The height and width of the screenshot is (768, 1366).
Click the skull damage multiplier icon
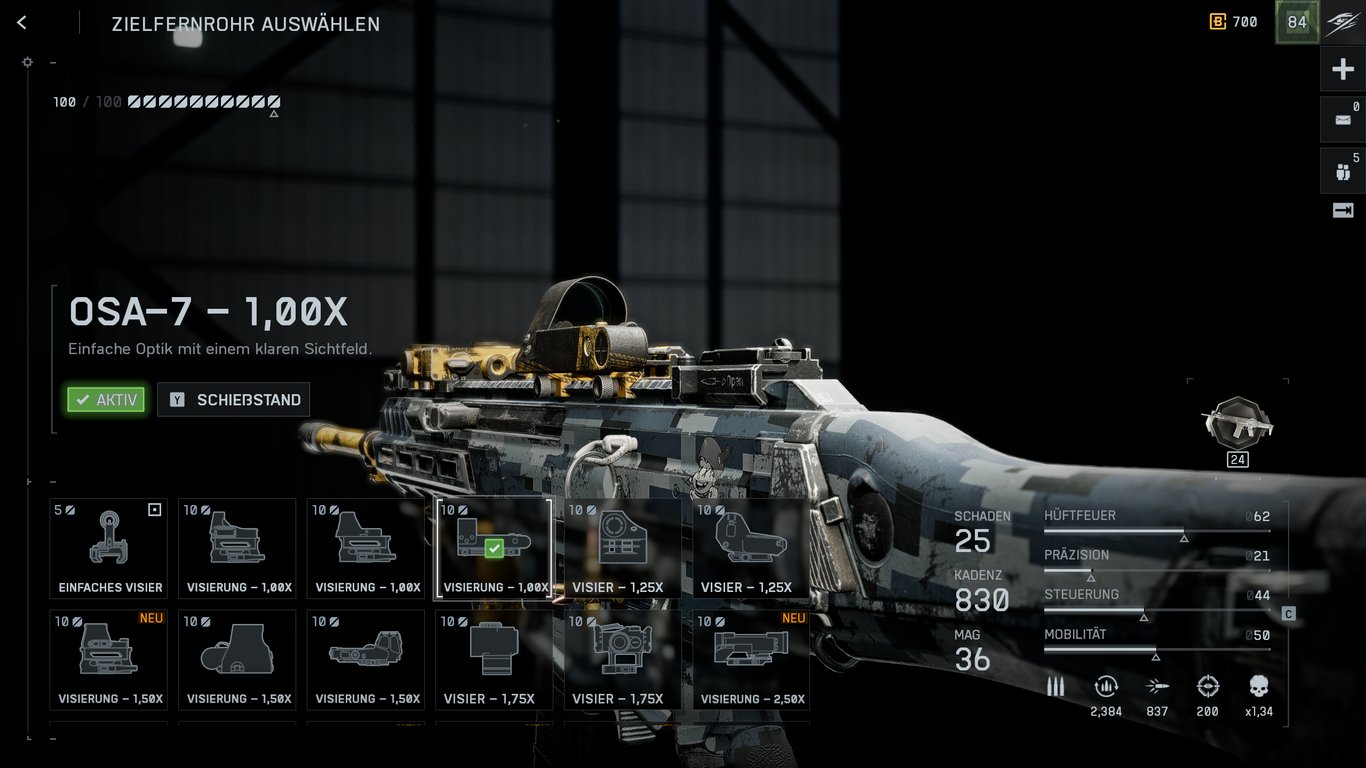[1258, 686]
